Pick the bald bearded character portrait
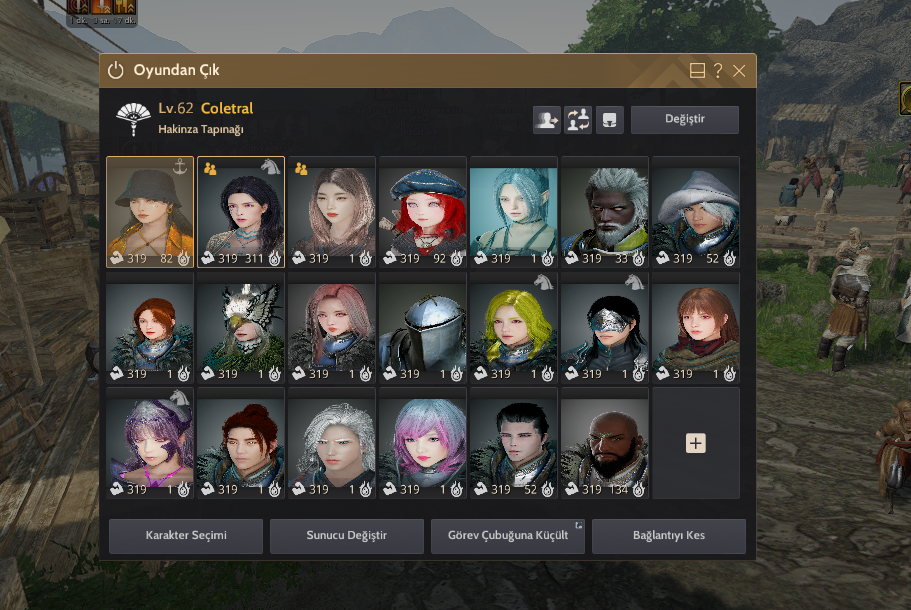 (604, 443)
